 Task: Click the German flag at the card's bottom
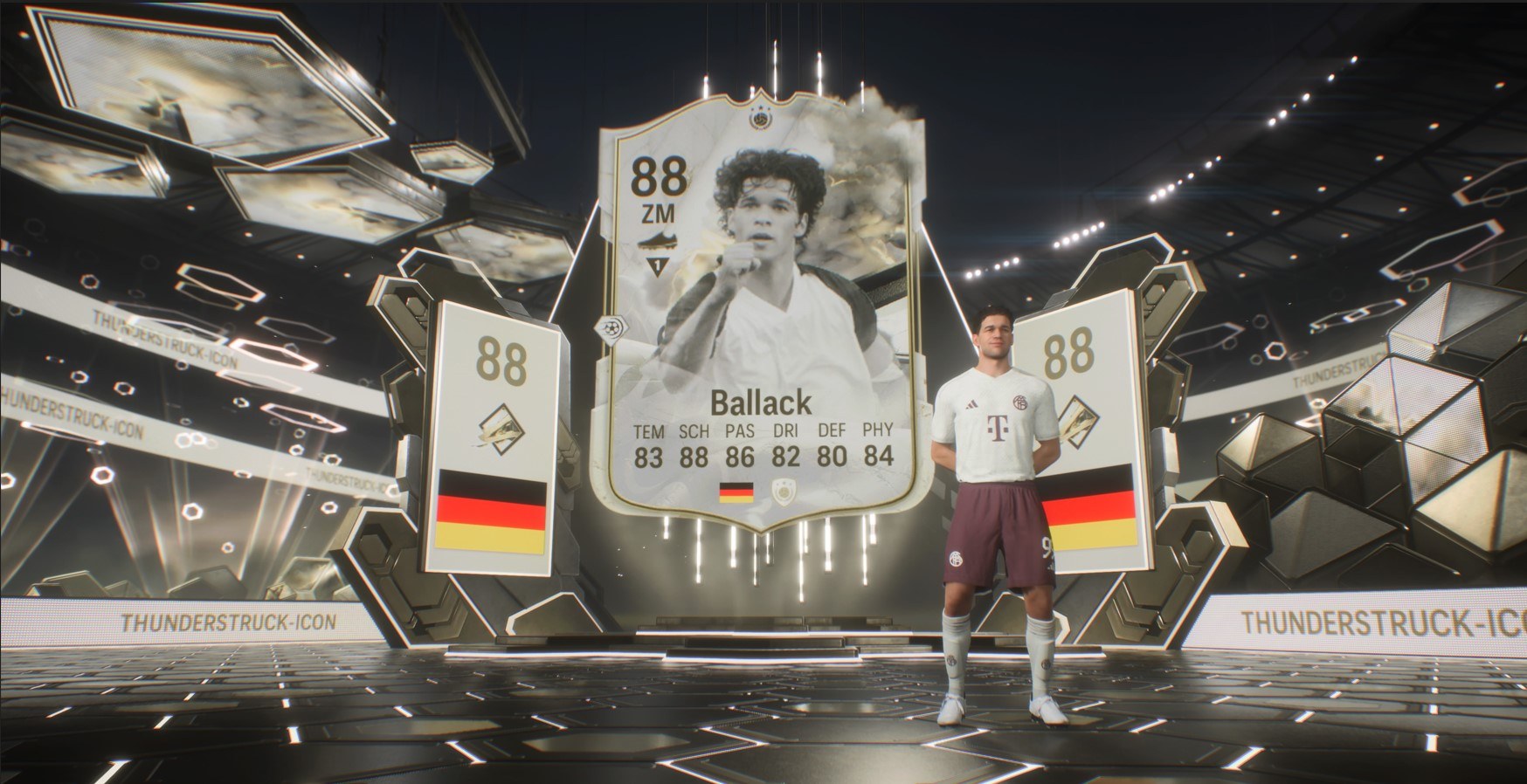click(x=736, y=494)
